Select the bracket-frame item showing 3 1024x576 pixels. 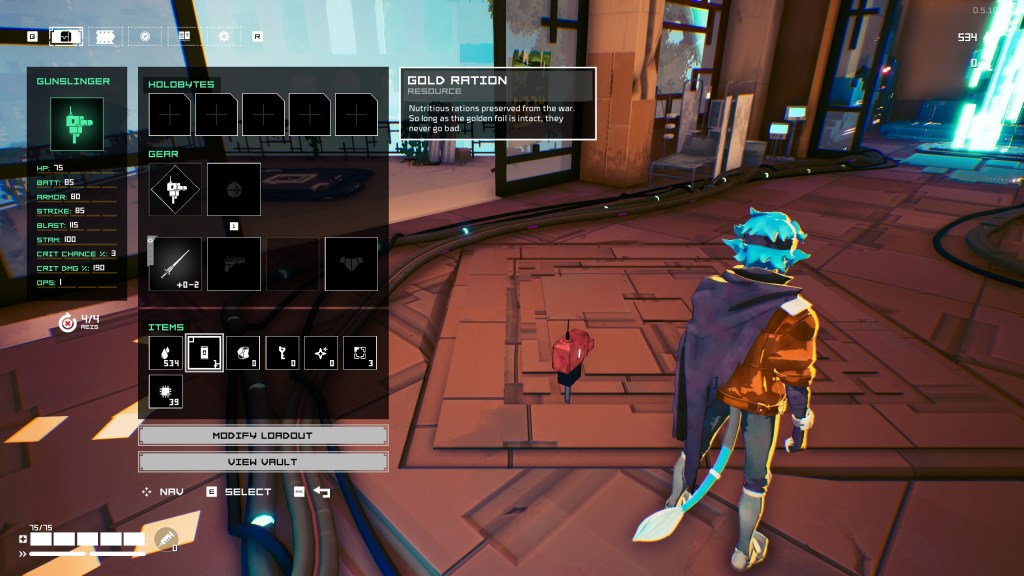click(360, 353)
